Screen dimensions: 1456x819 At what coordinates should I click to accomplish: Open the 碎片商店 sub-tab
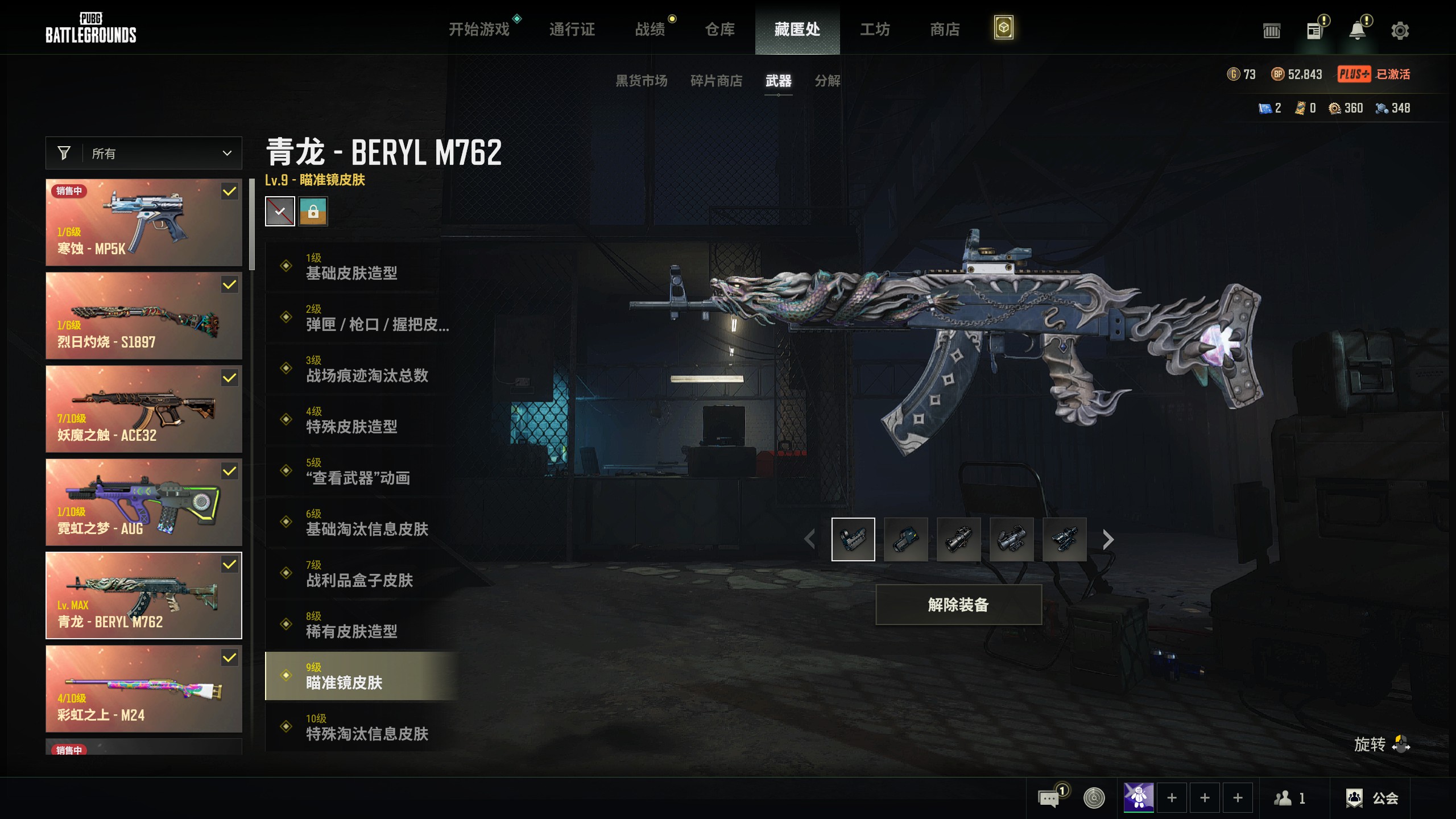(716, 81)
